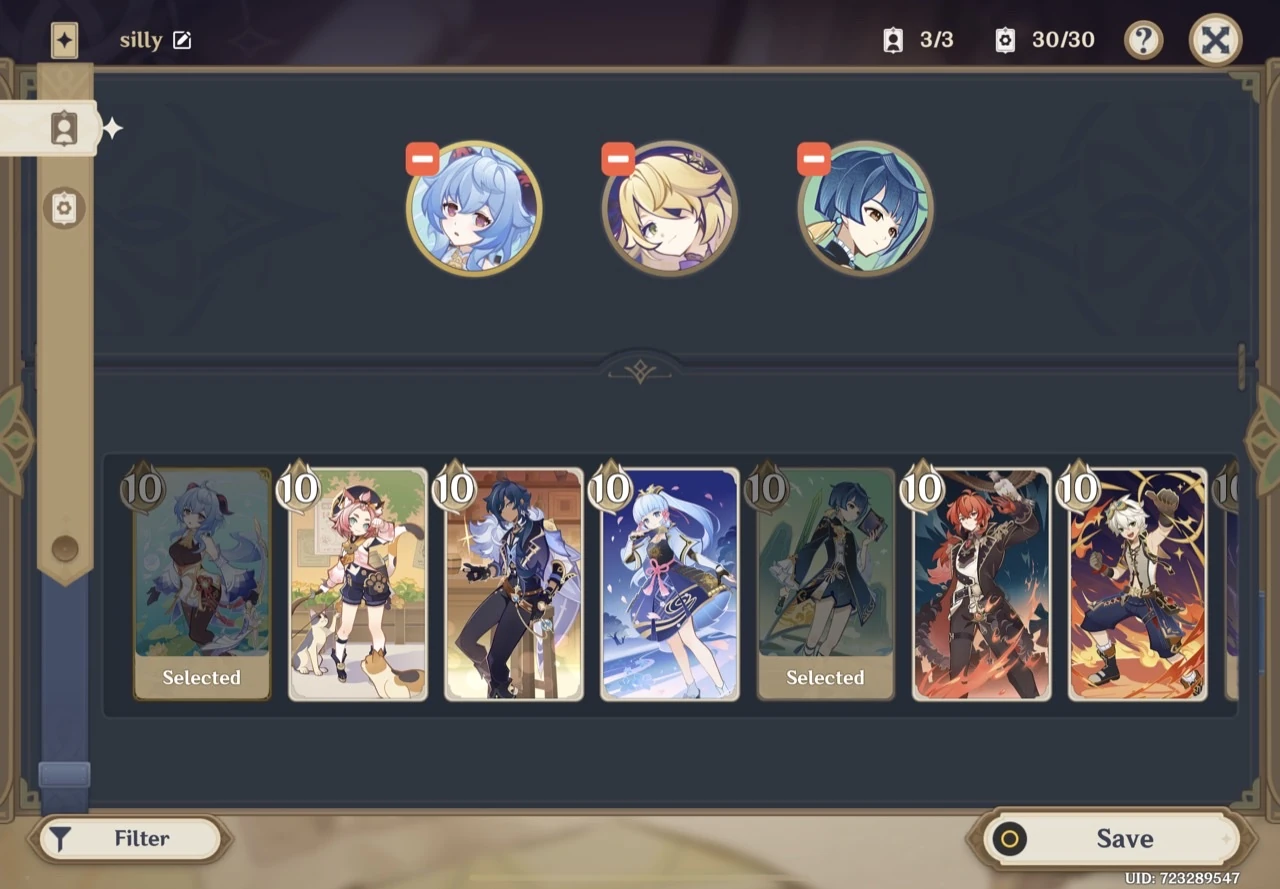Remove Ganyu from the party with the minus button

tap(422, 157)
